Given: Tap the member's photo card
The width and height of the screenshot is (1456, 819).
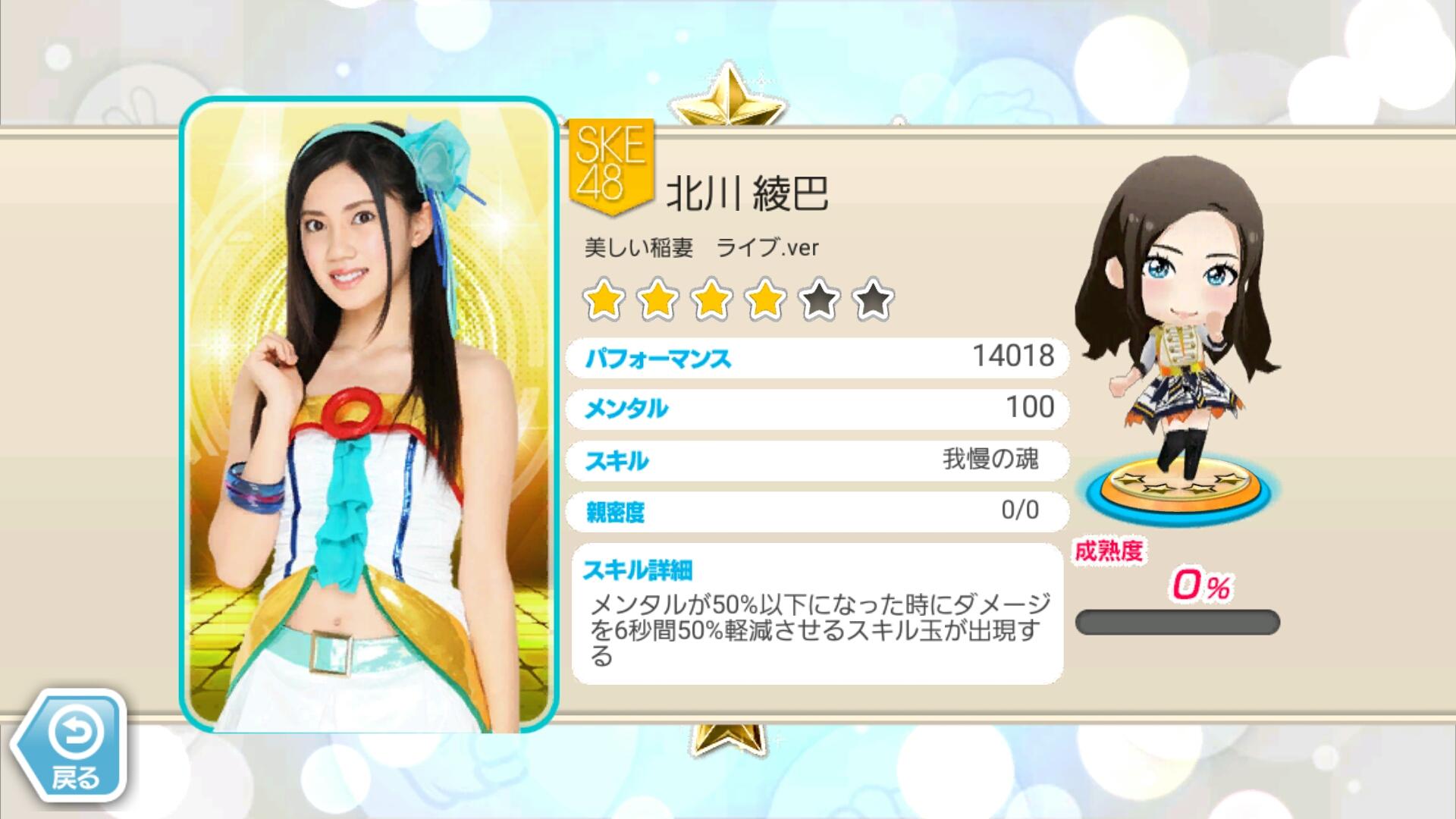Looking at the screenshot, I should (369, 417).
